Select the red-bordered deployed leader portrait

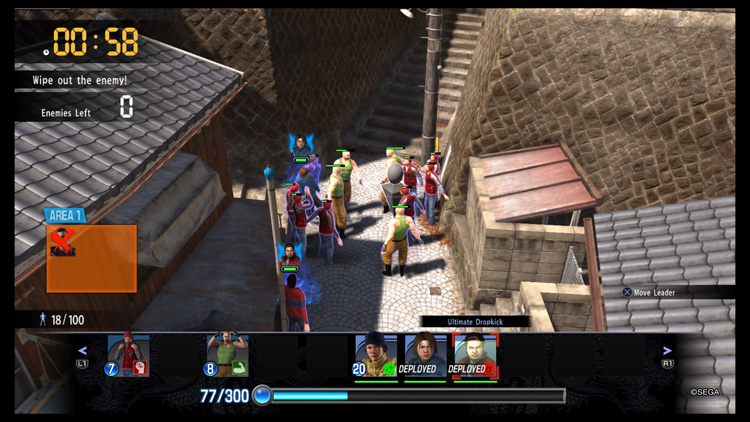pos(474,356)
